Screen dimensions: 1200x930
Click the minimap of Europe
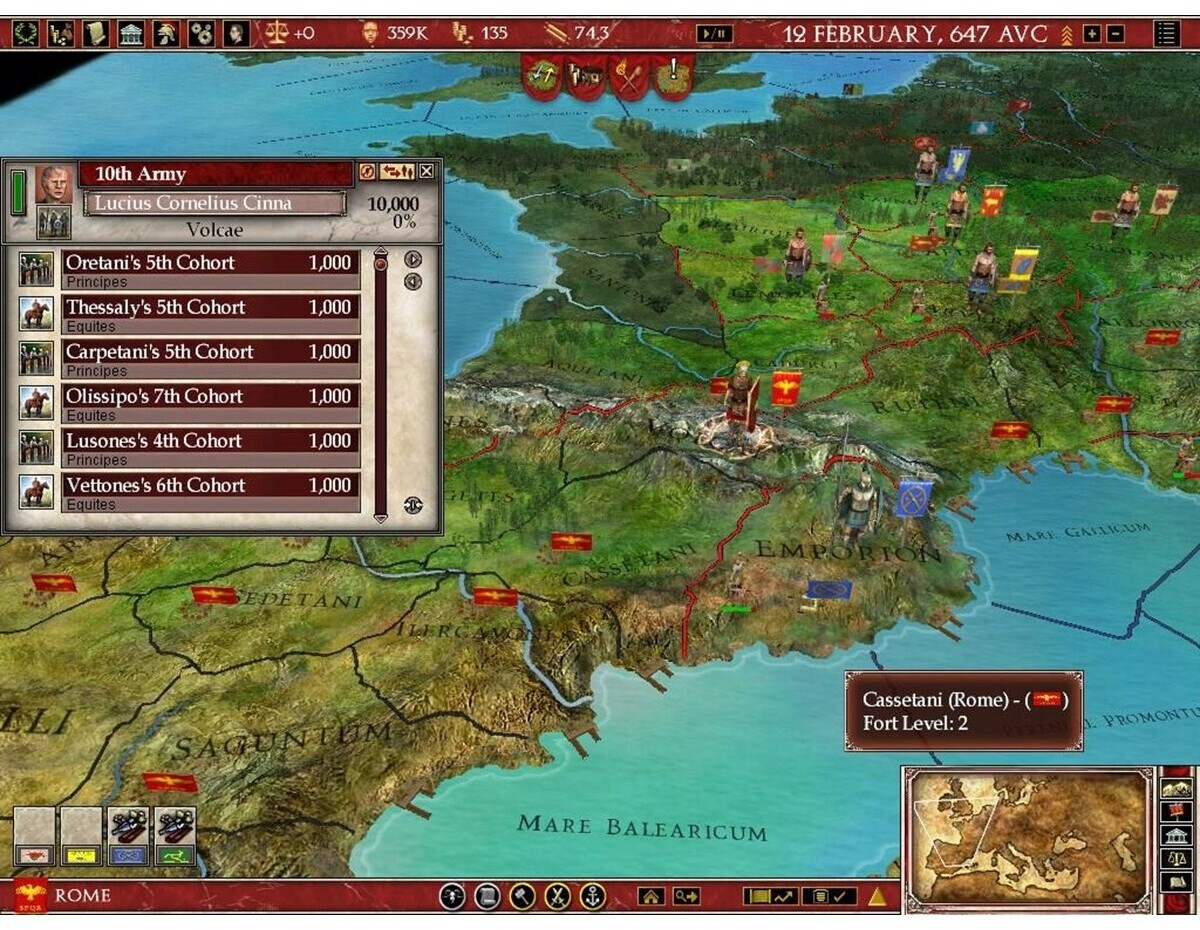tap(1028, 838)
